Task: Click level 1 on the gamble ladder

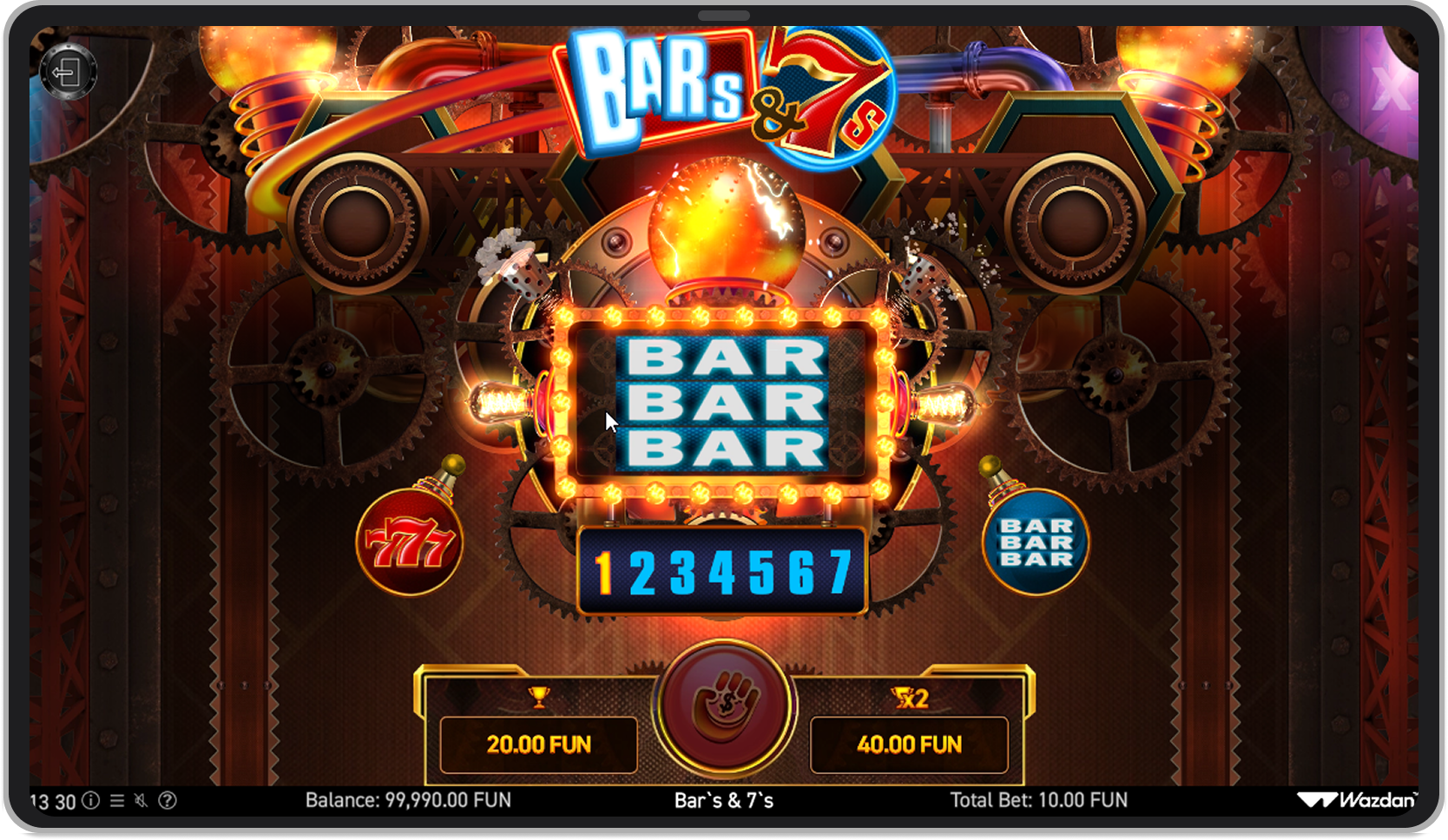Action: click(605, 572)
